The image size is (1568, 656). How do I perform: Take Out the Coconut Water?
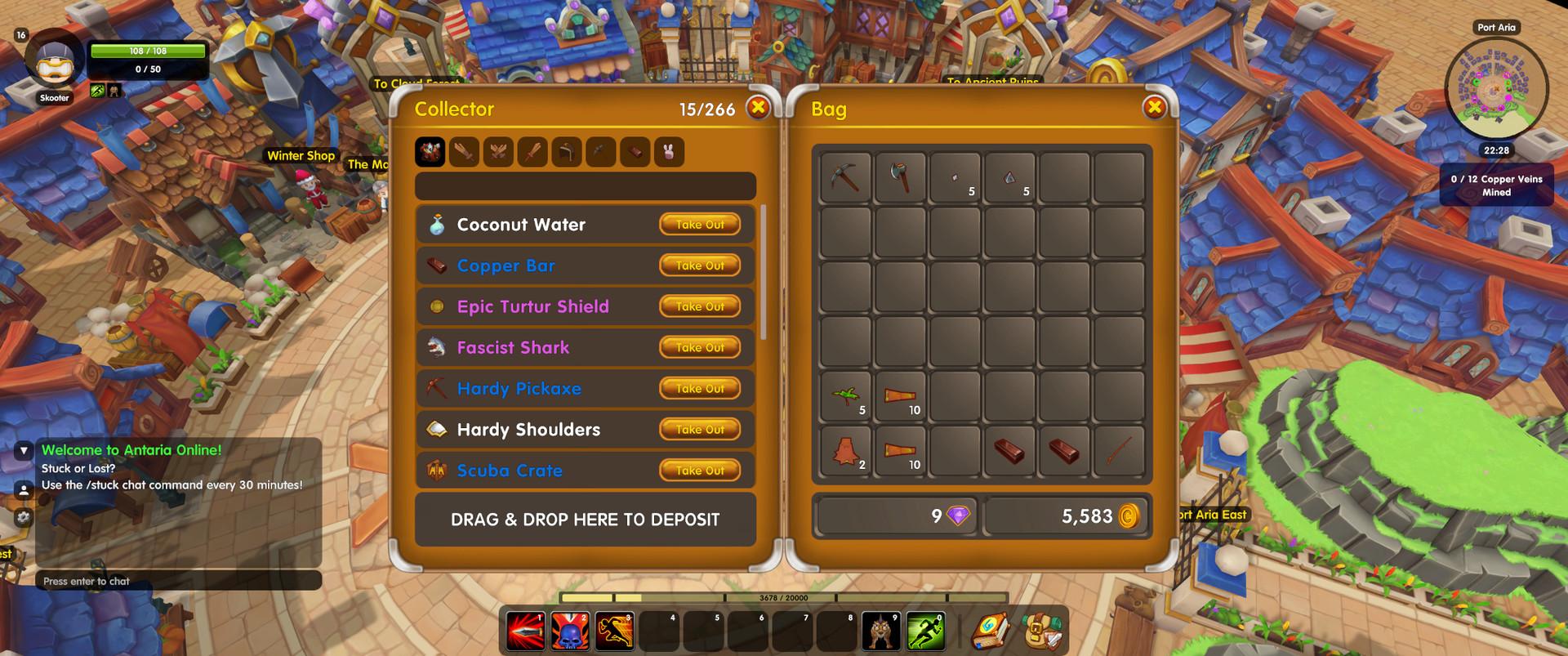coord(699,224)
